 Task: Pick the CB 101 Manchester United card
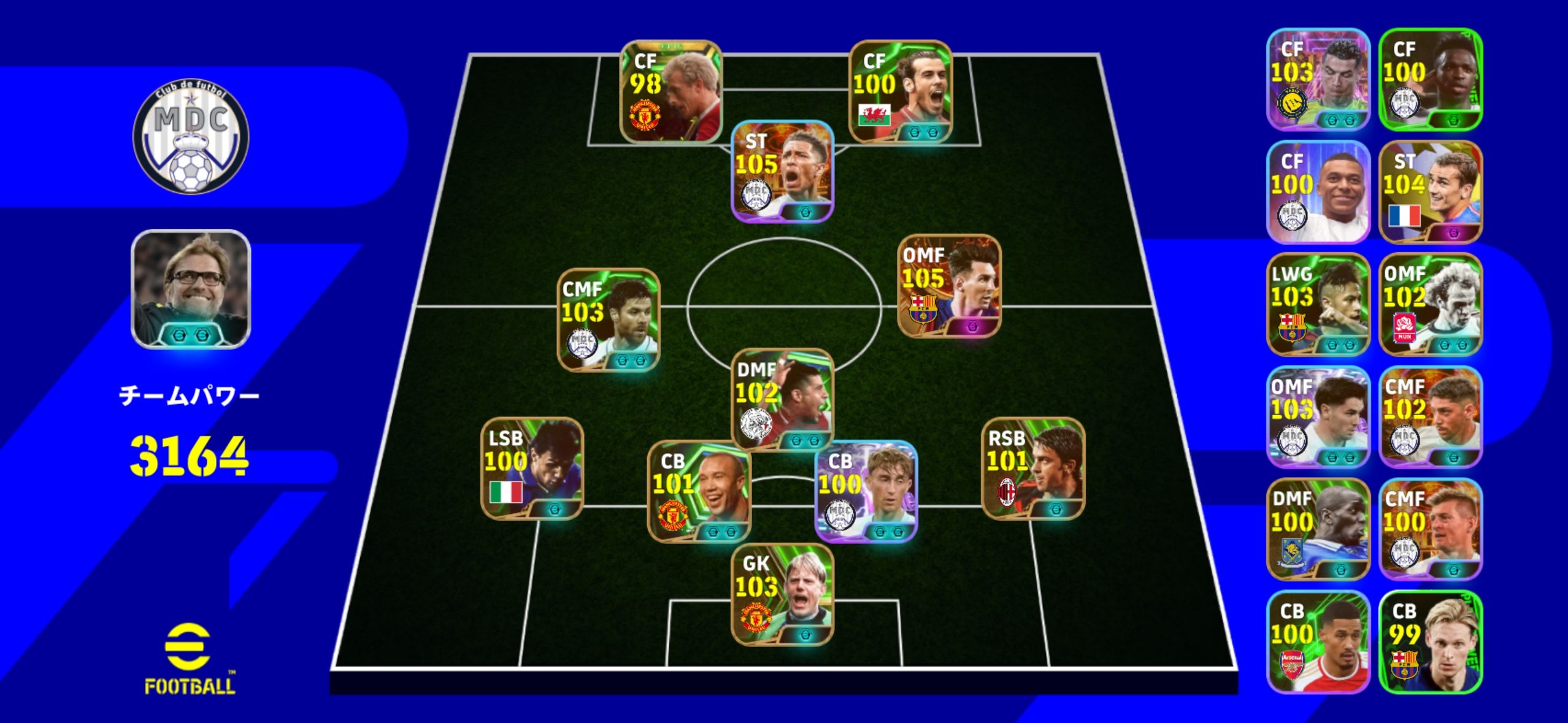point(699,491)
